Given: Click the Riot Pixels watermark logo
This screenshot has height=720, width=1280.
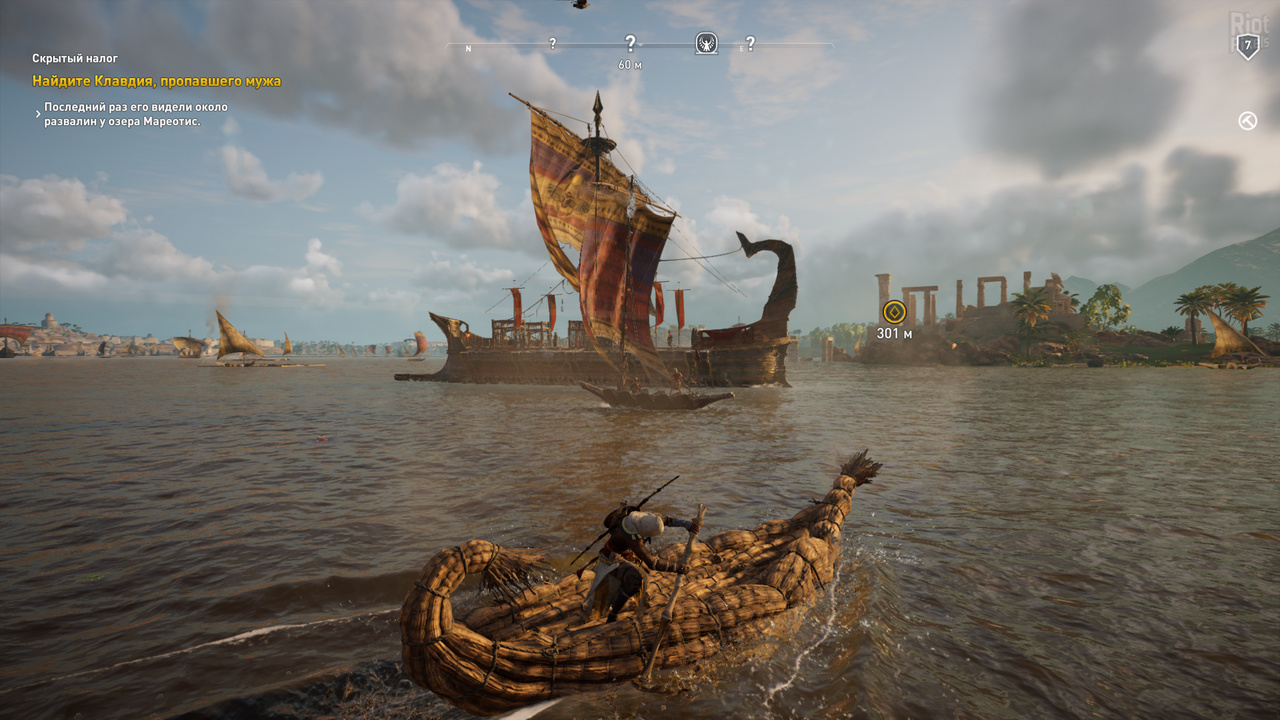Looking at the screenshot, I should [x=1248, y=24].
